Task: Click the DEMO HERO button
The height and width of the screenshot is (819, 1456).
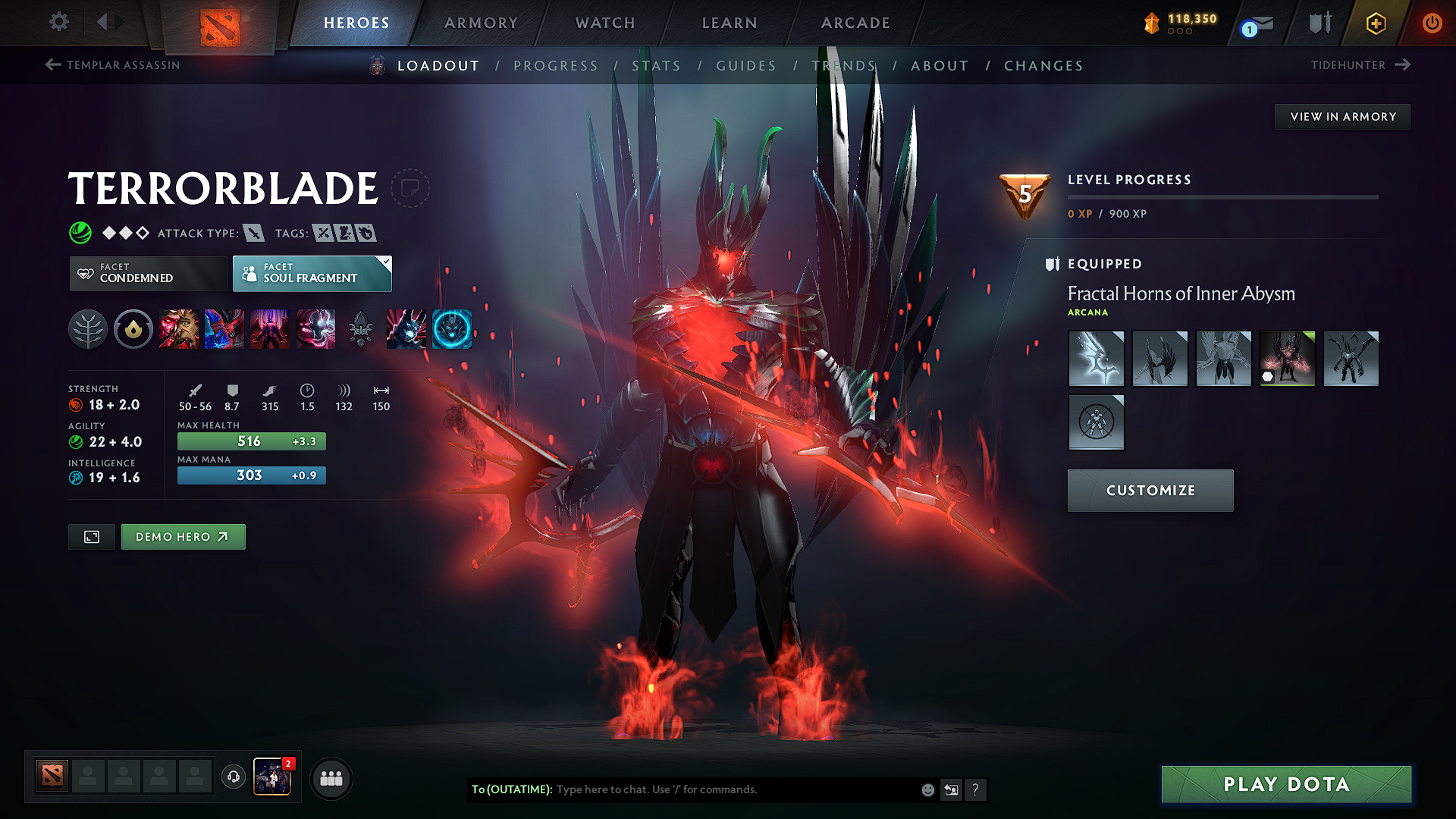Action: [183, 536]
